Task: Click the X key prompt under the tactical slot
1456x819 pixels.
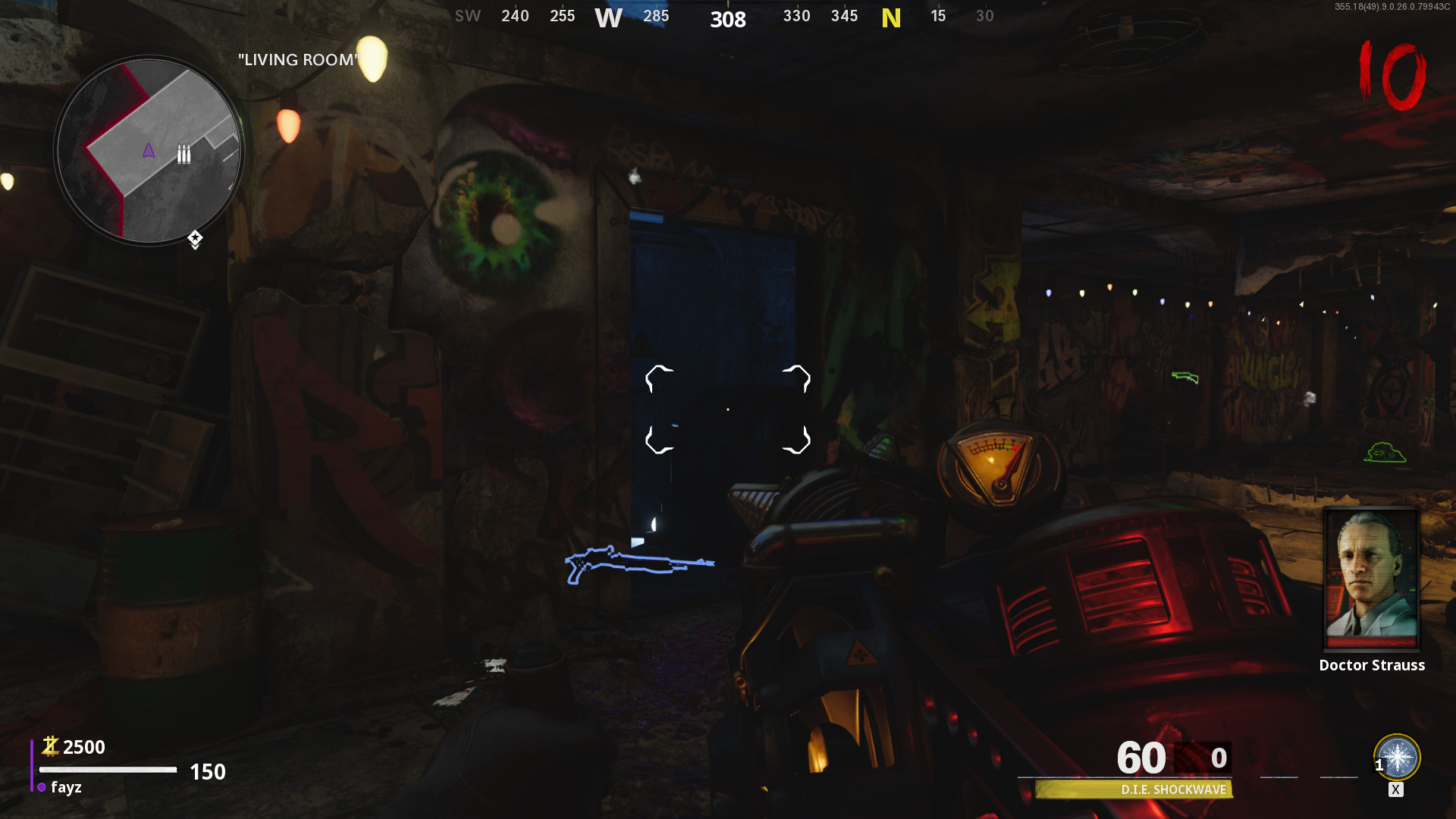Action: (1396, 789)
